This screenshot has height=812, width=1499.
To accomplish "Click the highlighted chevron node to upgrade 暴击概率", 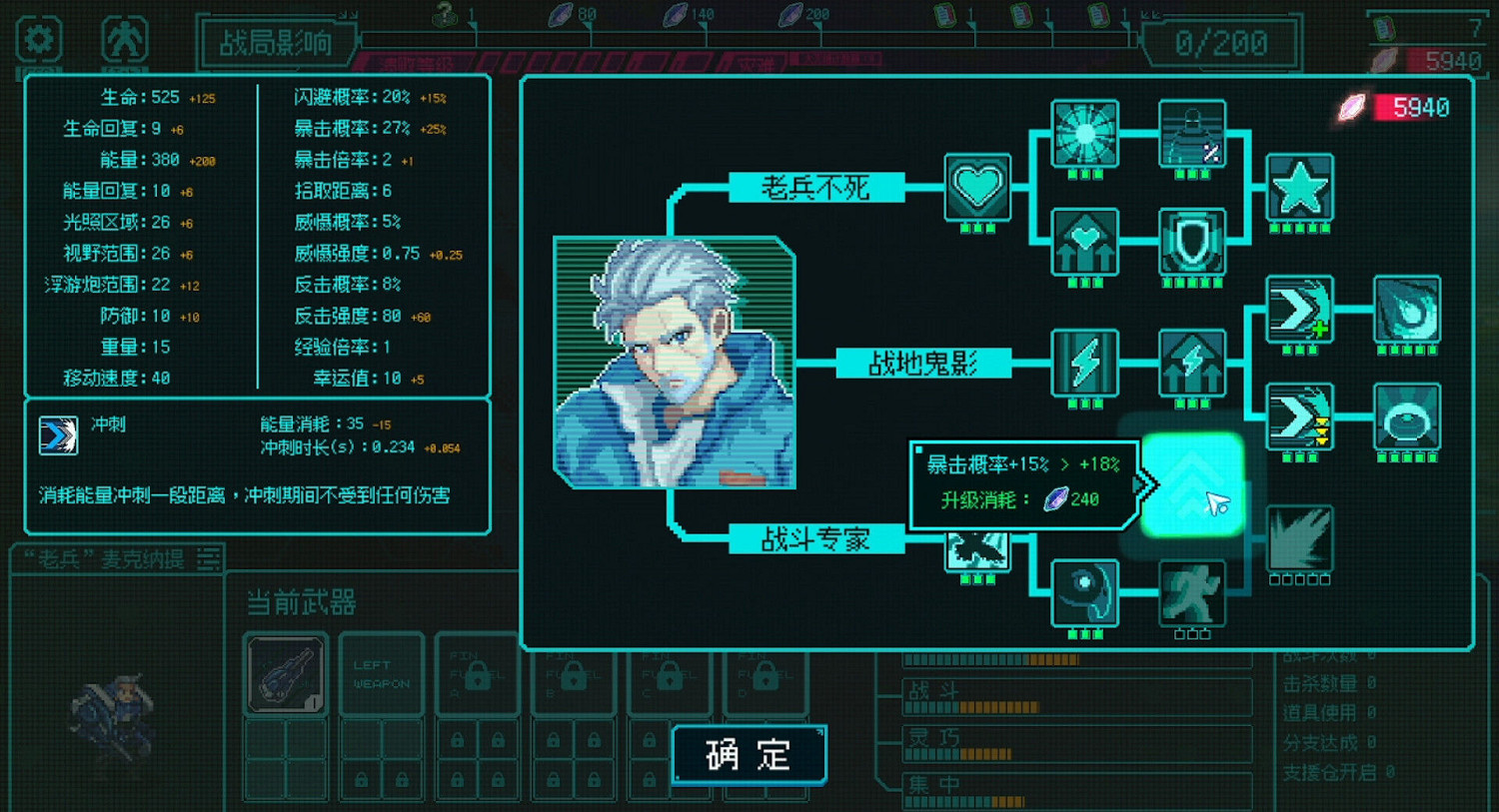I will [1194, 482].
